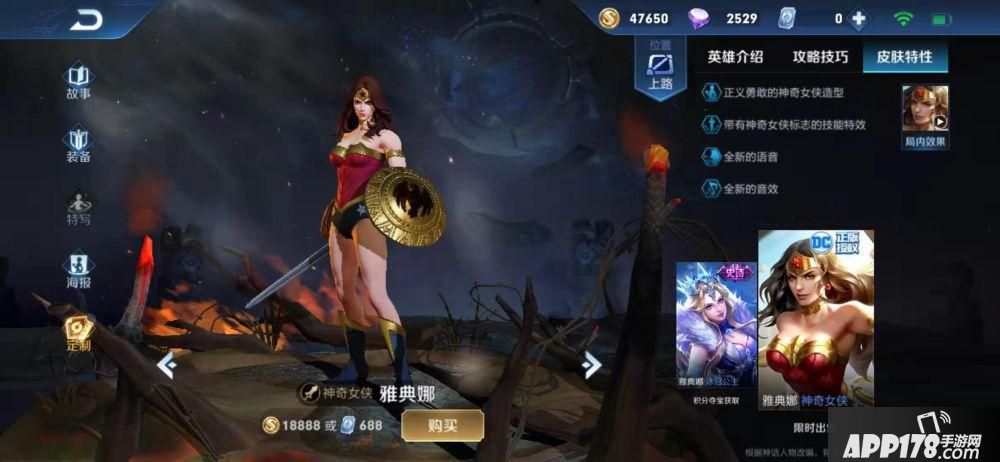Screen dimensions: 1000x462
Task: Choose the 神奇女侠 skin card
Action: 815,320
